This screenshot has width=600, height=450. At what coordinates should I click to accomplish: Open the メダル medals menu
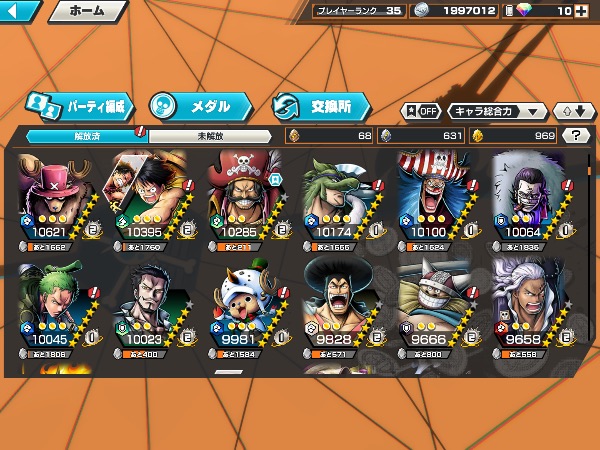pyautogui.click(x=198, y=105)
